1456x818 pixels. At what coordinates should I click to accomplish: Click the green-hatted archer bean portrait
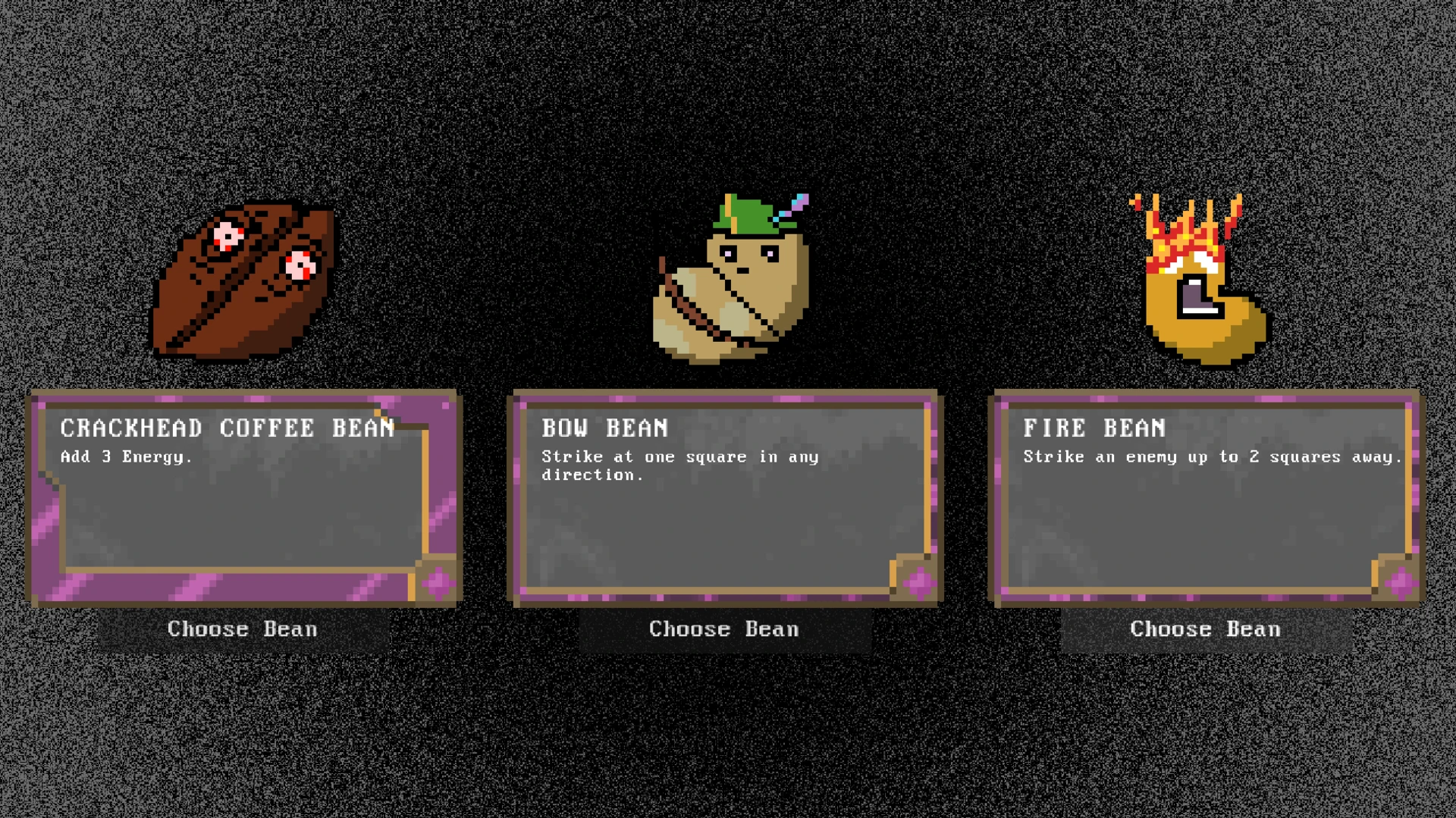click(732, 279)
